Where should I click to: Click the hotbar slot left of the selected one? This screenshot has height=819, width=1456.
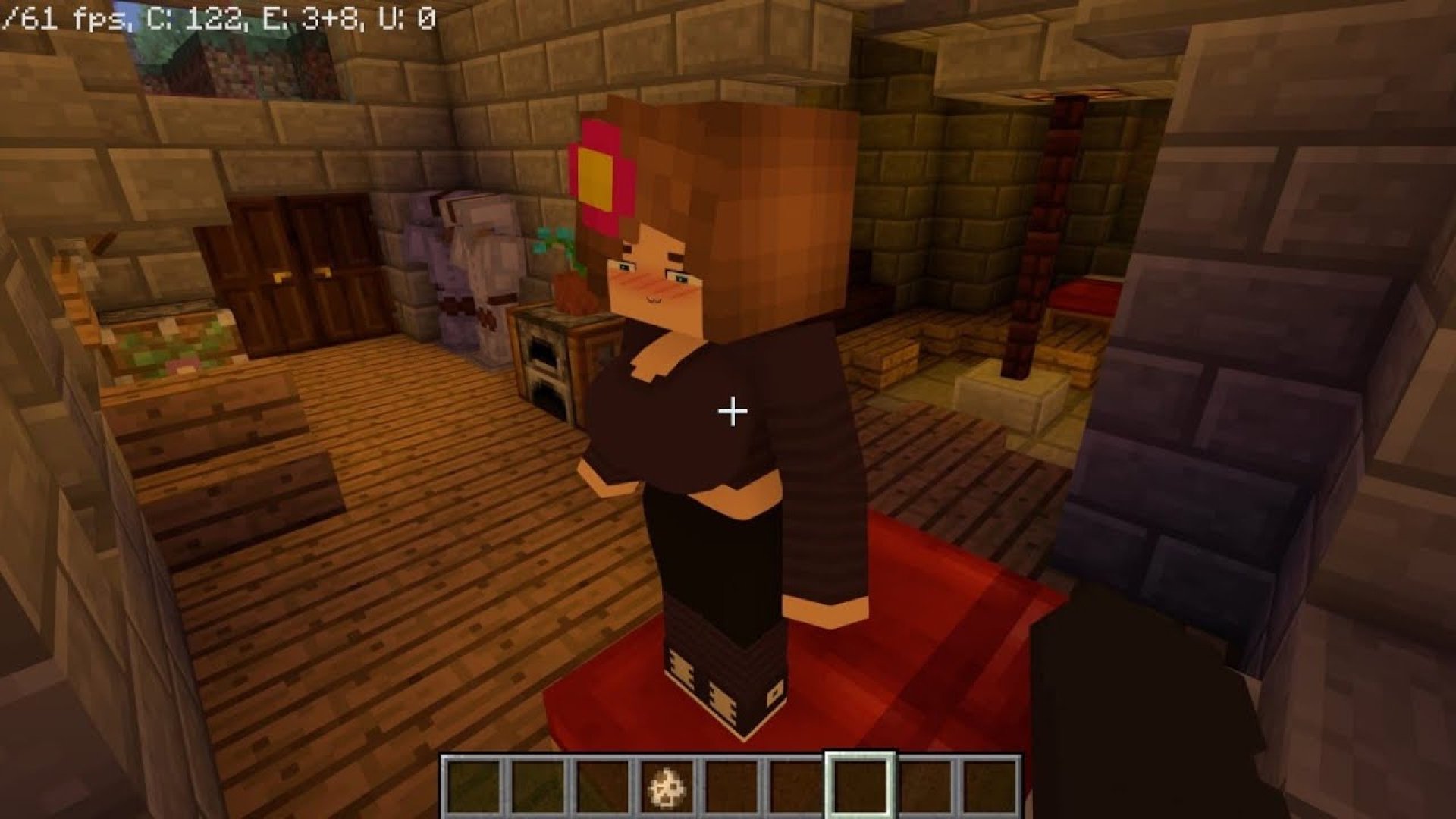pos(791,786)
